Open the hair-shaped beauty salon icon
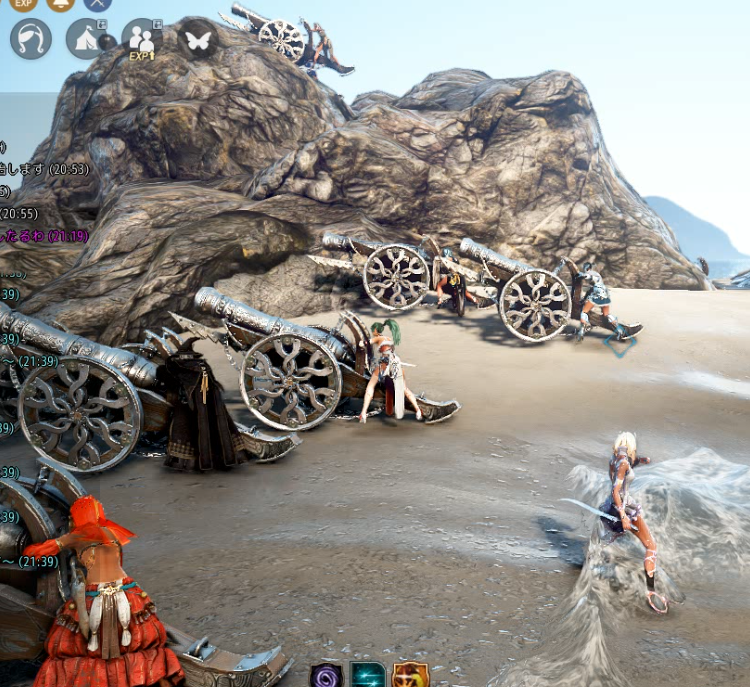The height and width of the screenshot is (687, 750). [30, 38]
